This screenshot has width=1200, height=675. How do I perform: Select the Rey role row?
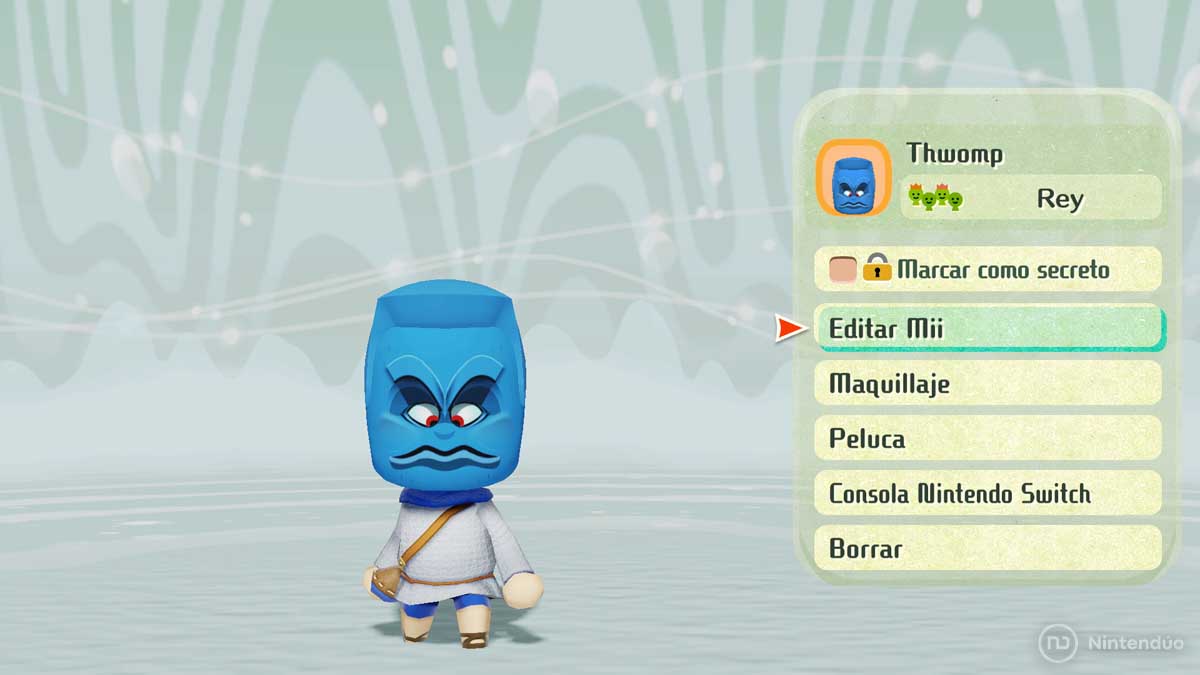click(1030, 198)
